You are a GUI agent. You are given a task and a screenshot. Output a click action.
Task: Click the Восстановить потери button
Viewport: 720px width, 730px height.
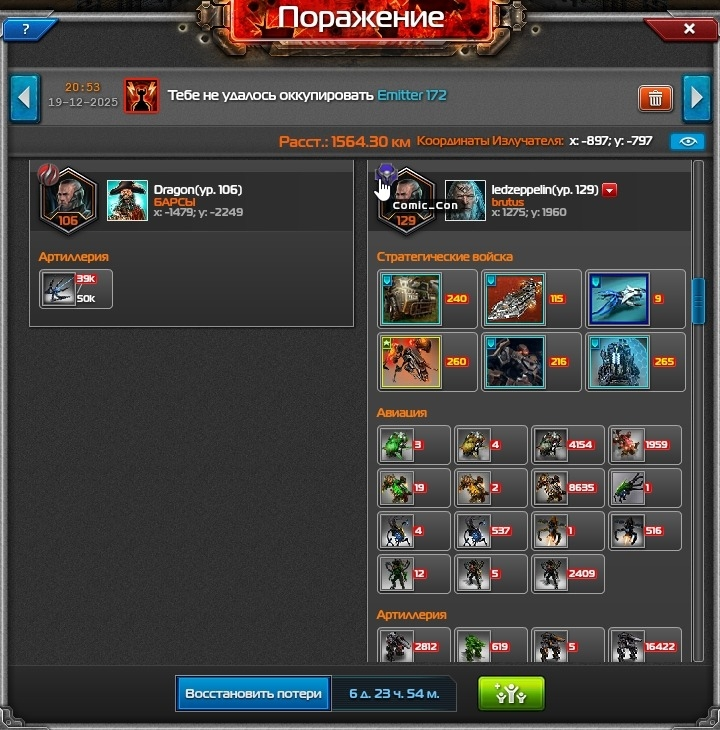(253, 693)
